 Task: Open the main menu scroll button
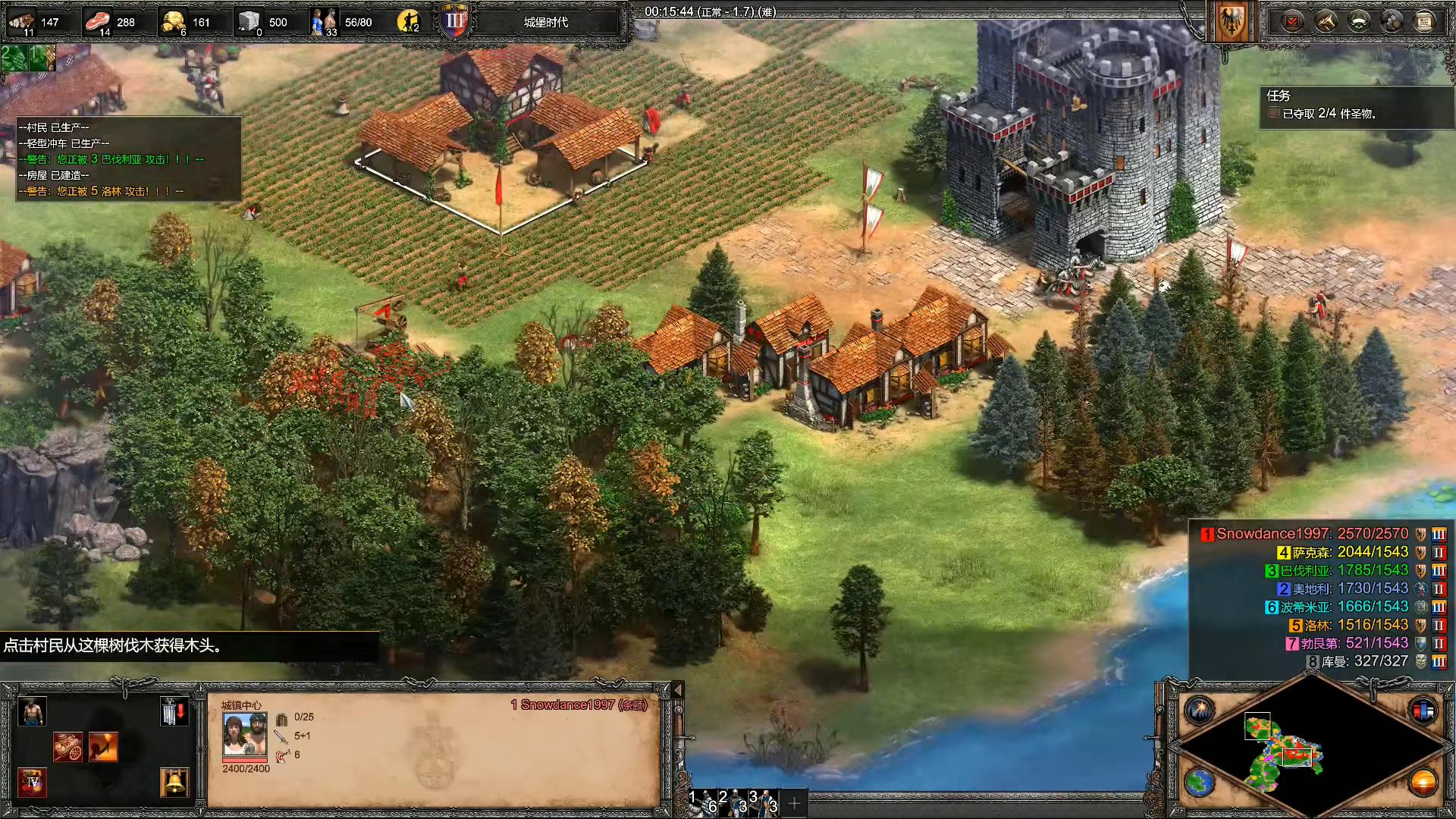tap(1424, 21)
